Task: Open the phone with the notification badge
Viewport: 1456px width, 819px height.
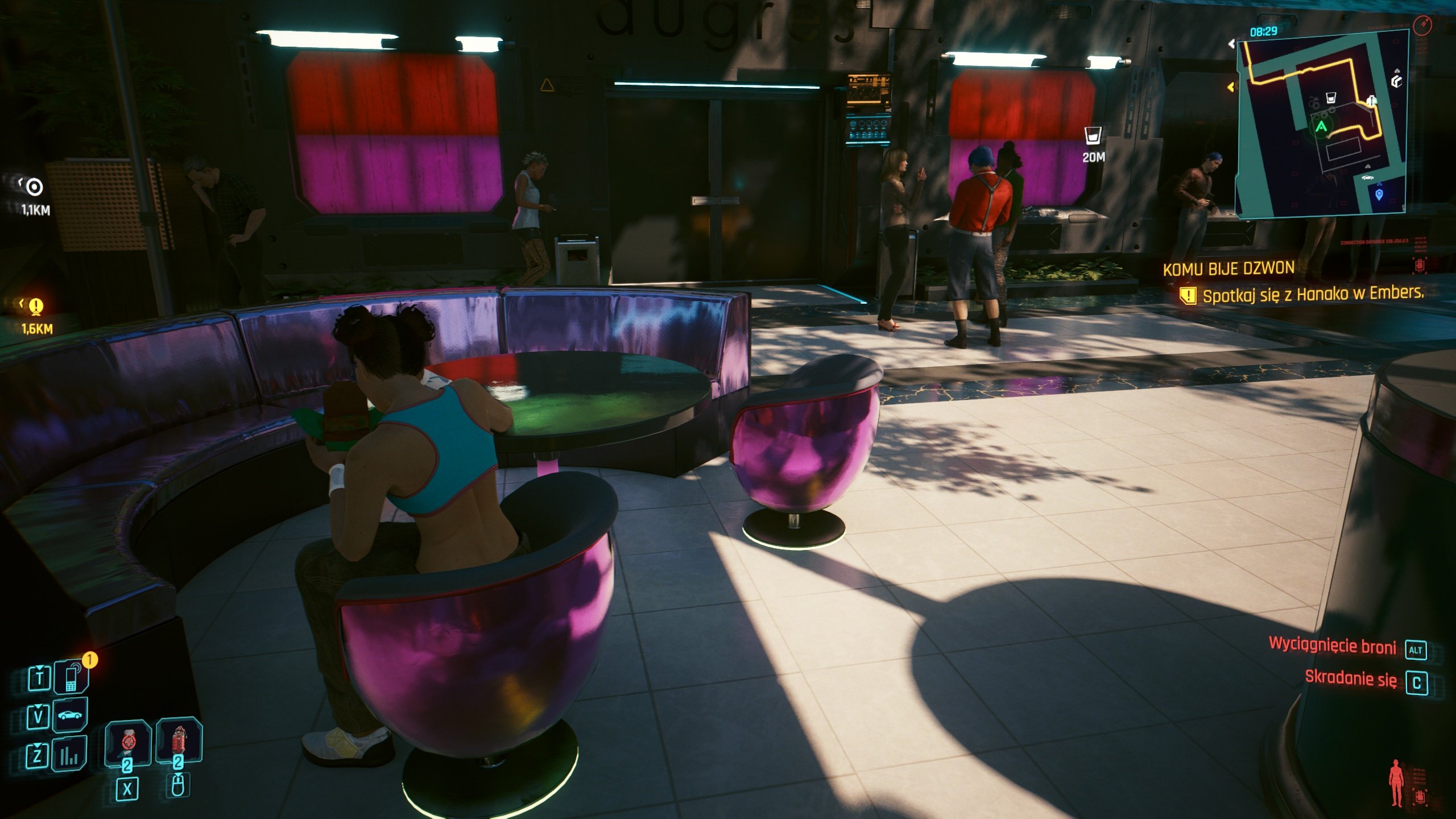Action: coord(71,678)
